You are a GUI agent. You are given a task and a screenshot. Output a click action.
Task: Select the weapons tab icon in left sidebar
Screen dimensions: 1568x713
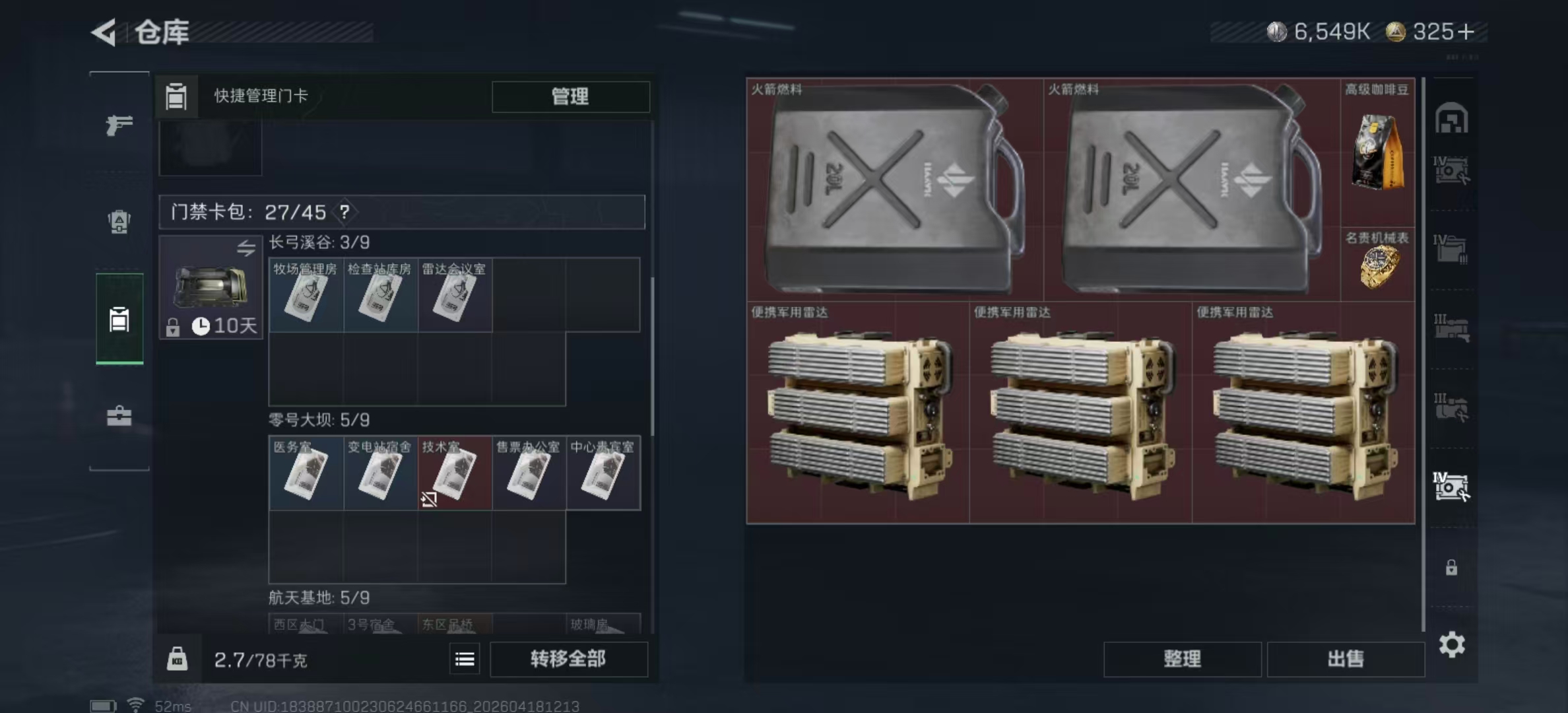pyautogui.click(x=119, y=125)
